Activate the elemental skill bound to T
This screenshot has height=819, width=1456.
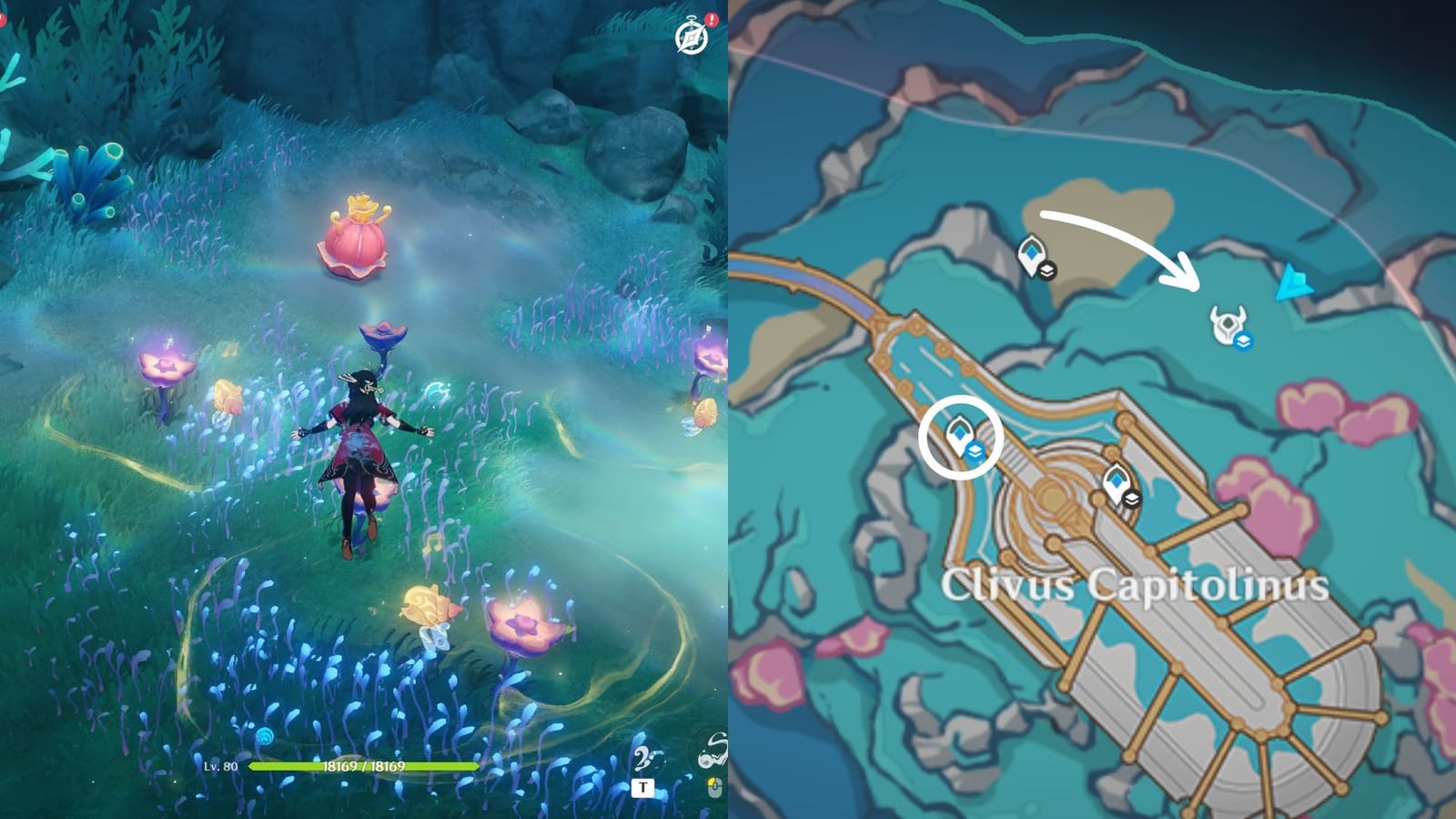(x=646, y=758)
